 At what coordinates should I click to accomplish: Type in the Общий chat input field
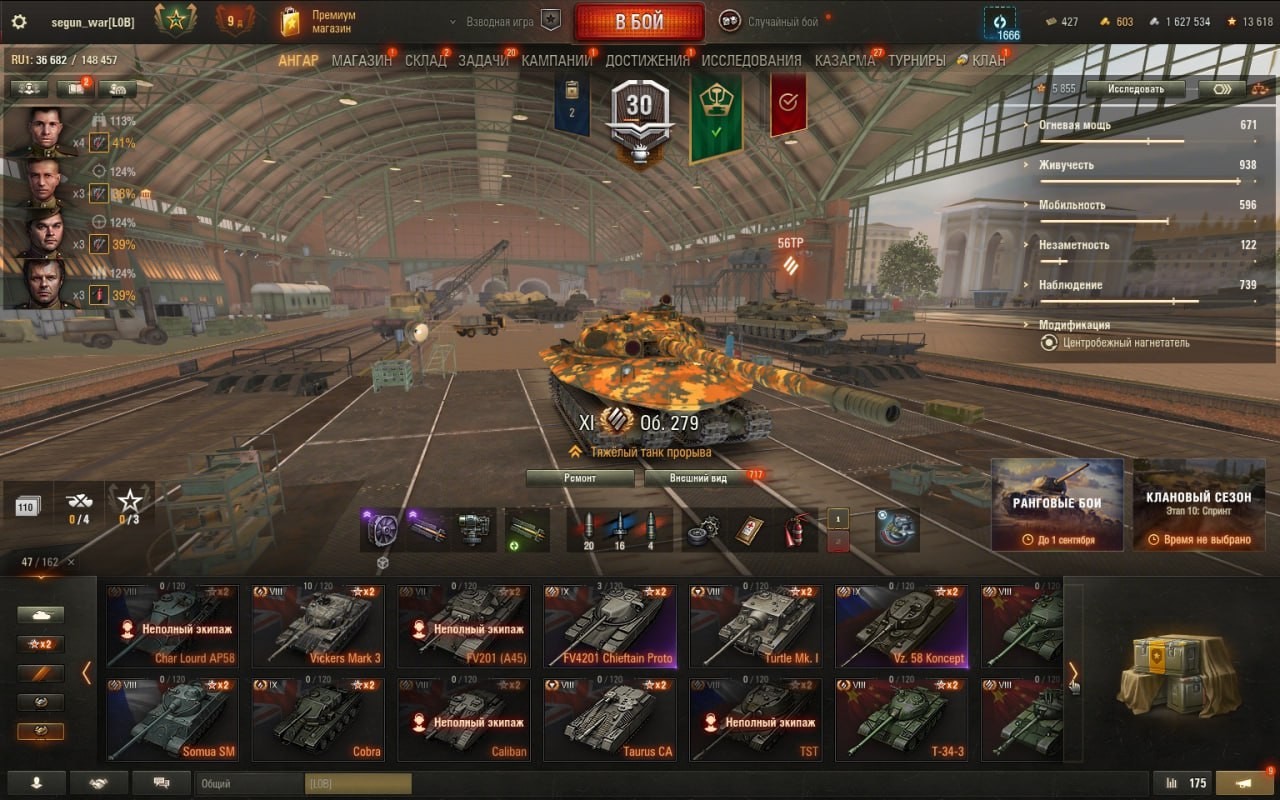250,784
